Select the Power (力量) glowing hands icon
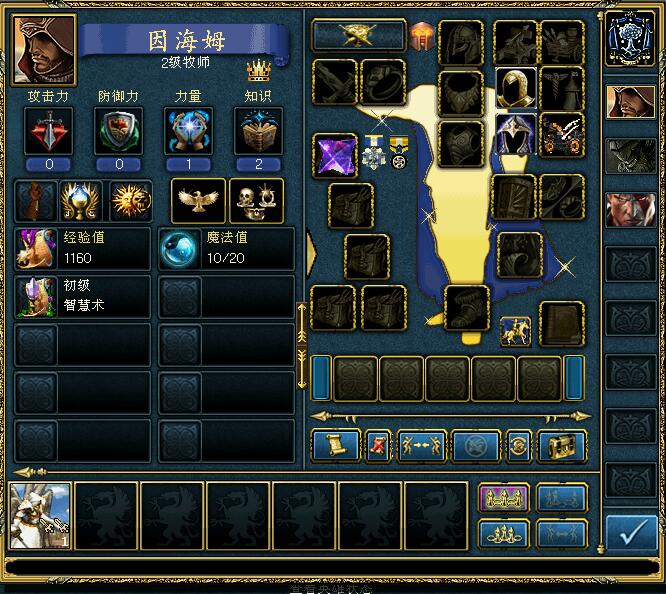 tap(189, 131)
